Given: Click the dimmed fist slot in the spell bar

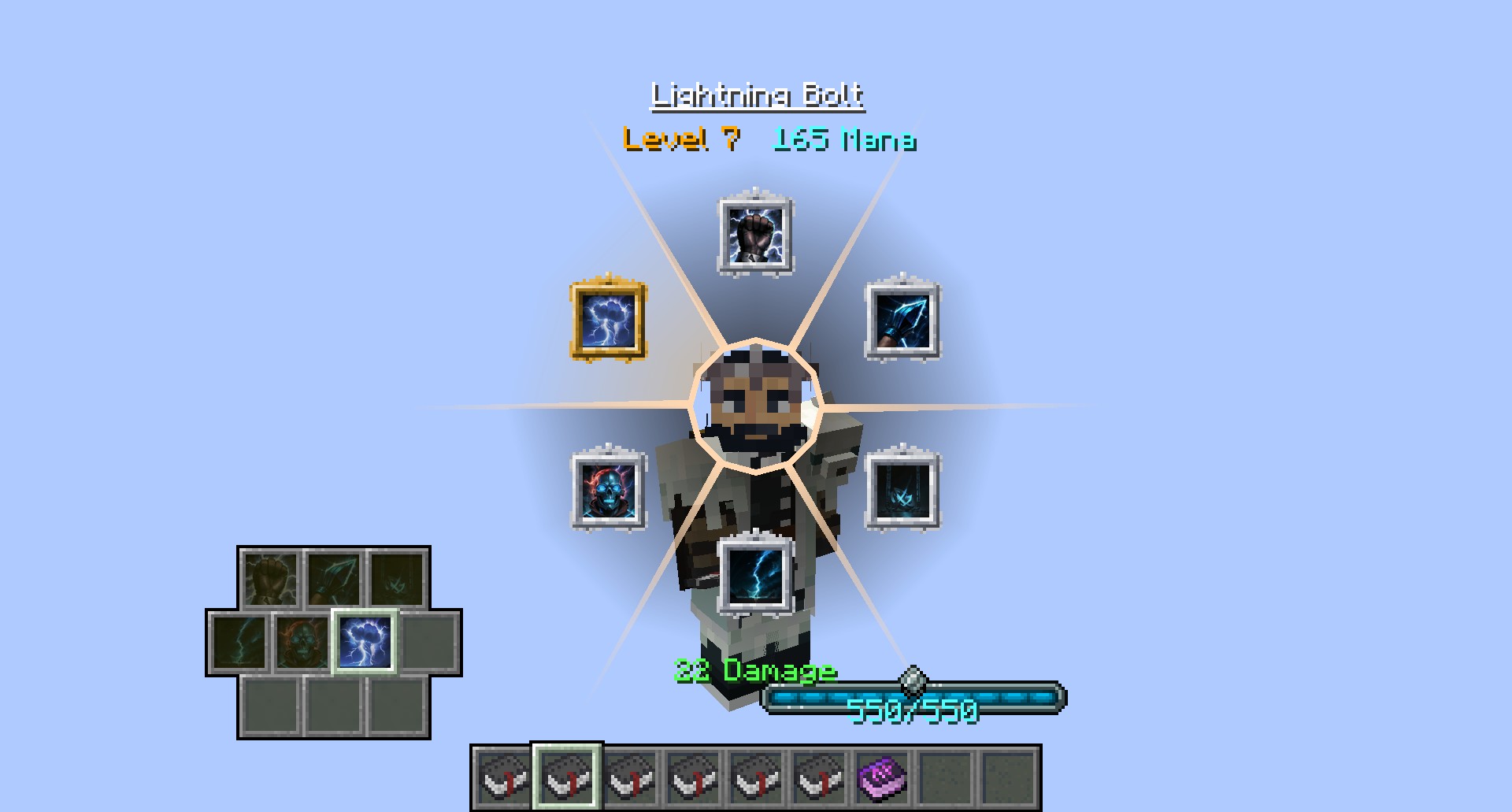Looking at the screenshot, I should click(x=270, y=579).
